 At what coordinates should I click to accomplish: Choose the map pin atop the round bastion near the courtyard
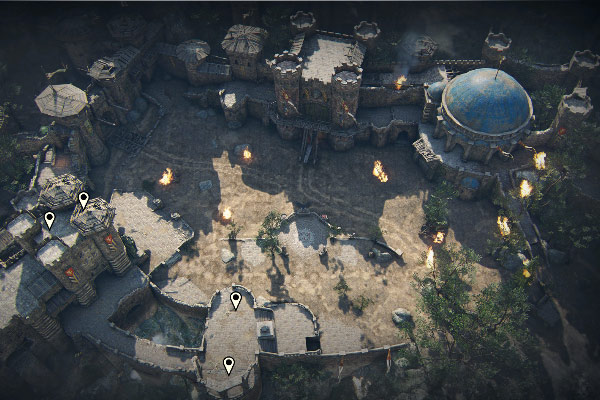[236, 299]
